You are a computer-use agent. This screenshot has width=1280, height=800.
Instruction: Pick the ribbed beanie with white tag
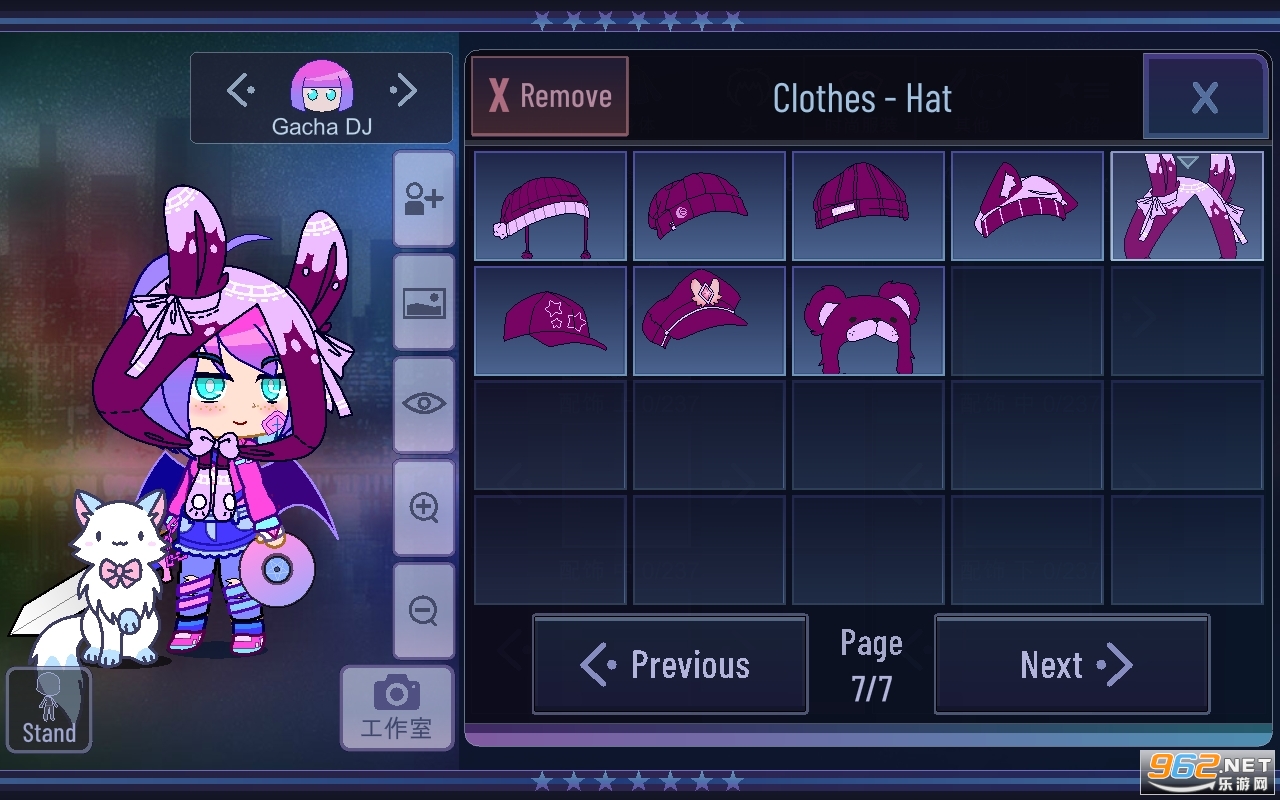(868, 206)
